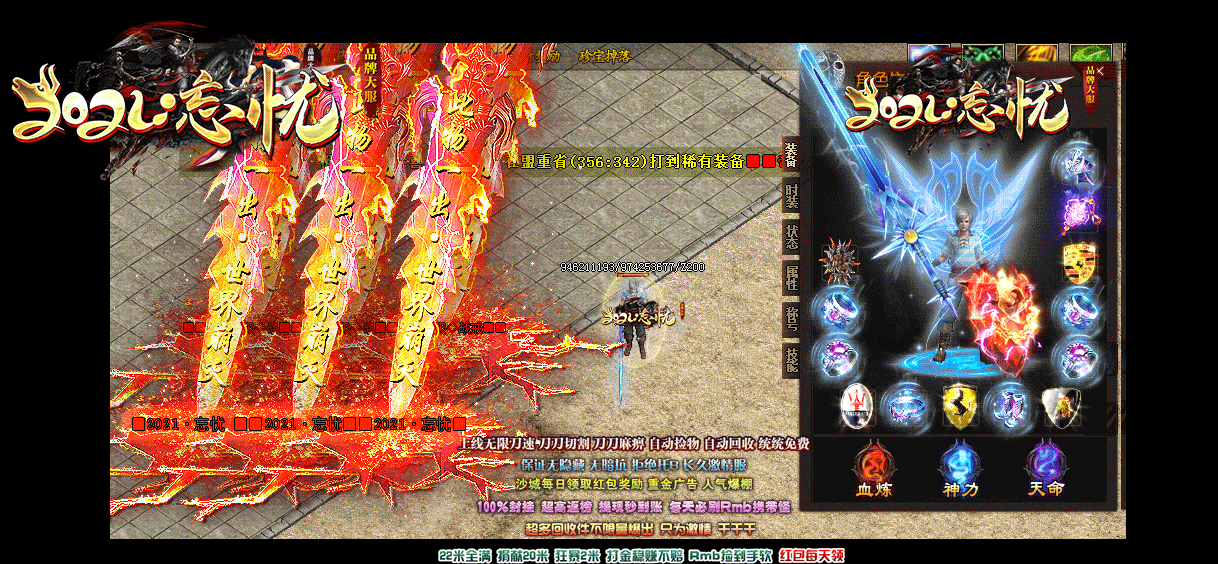Switch to the 装备 equipment tab
This screenshot has height=564, width=1218.
coord(791,156)
